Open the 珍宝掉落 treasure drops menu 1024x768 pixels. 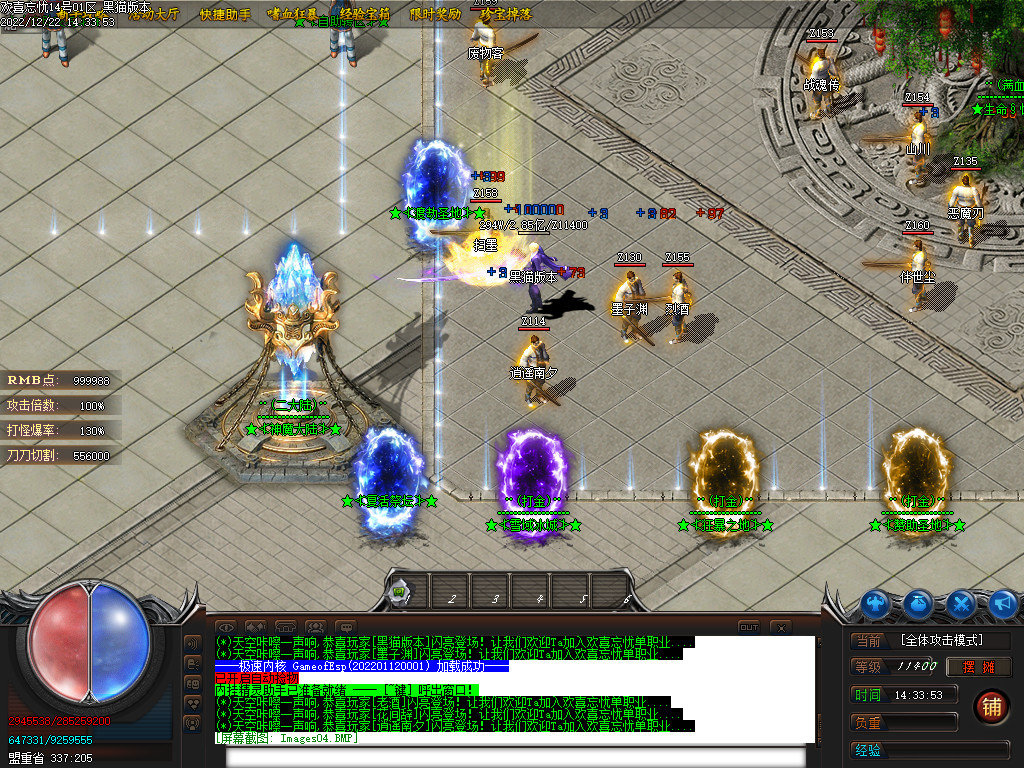click(x=505, y=14)
